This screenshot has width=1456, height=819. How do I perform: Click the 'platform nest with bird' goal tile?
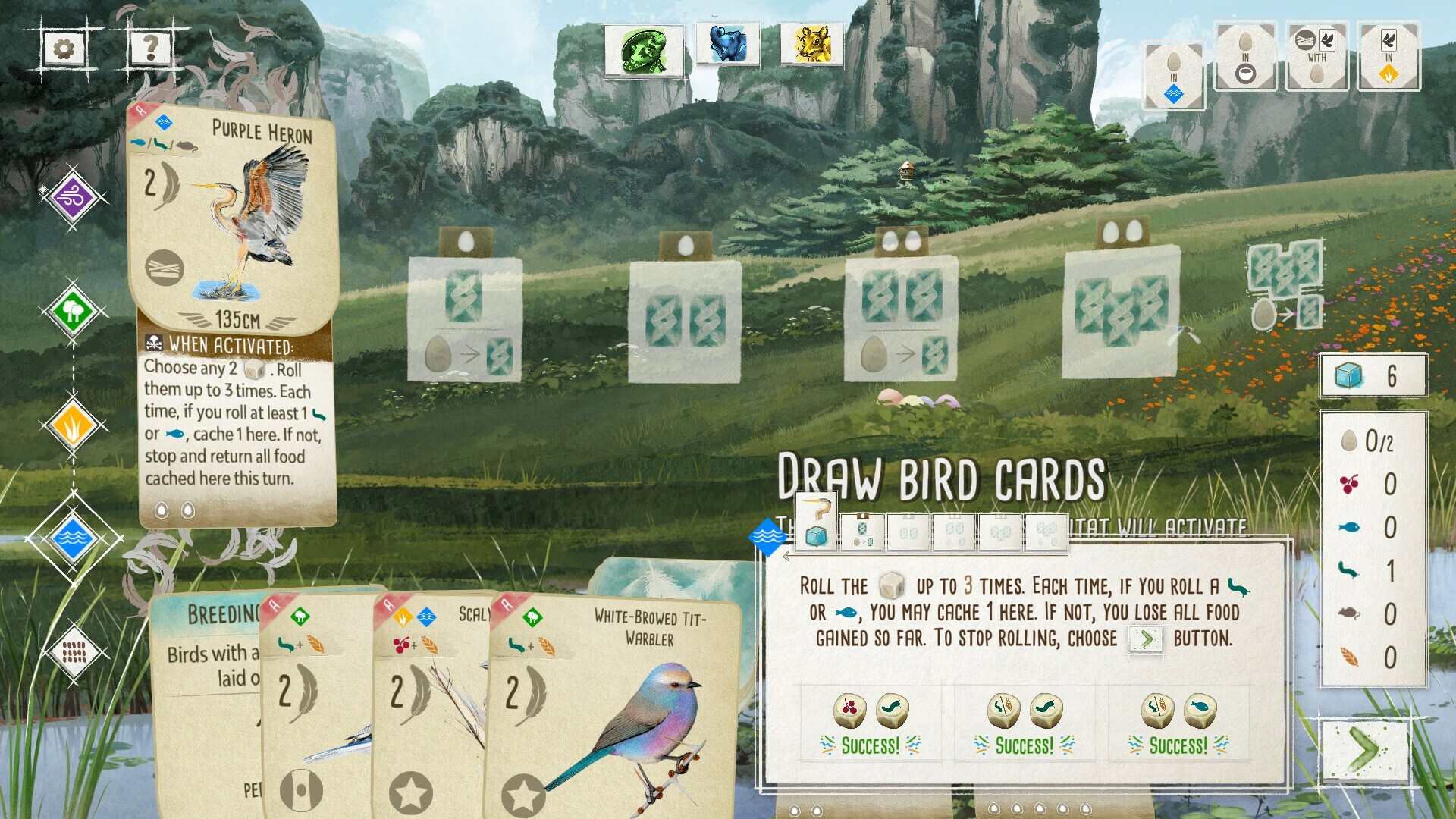pos(1316,57)
